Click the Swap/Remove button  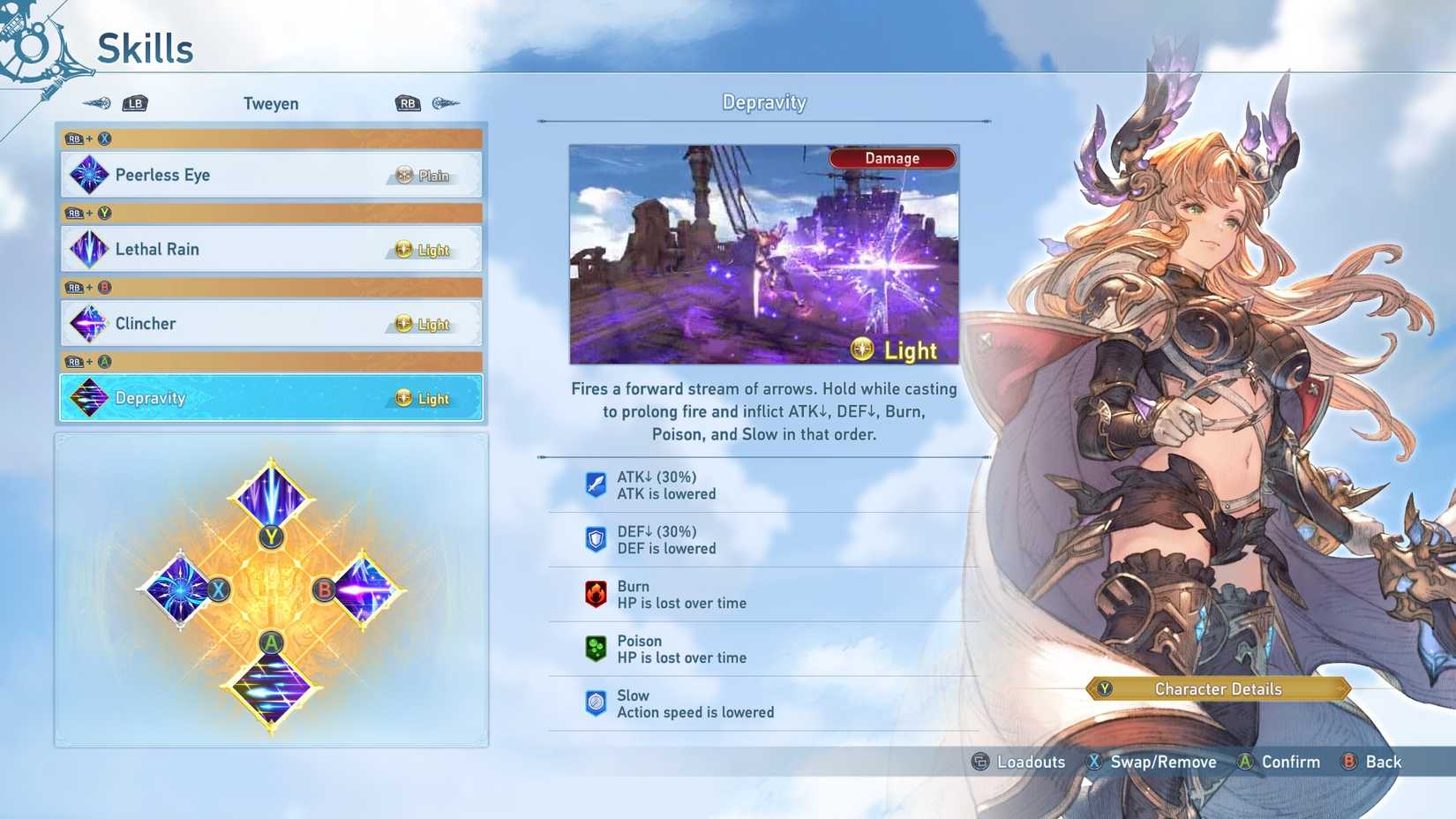point(1153,762)
